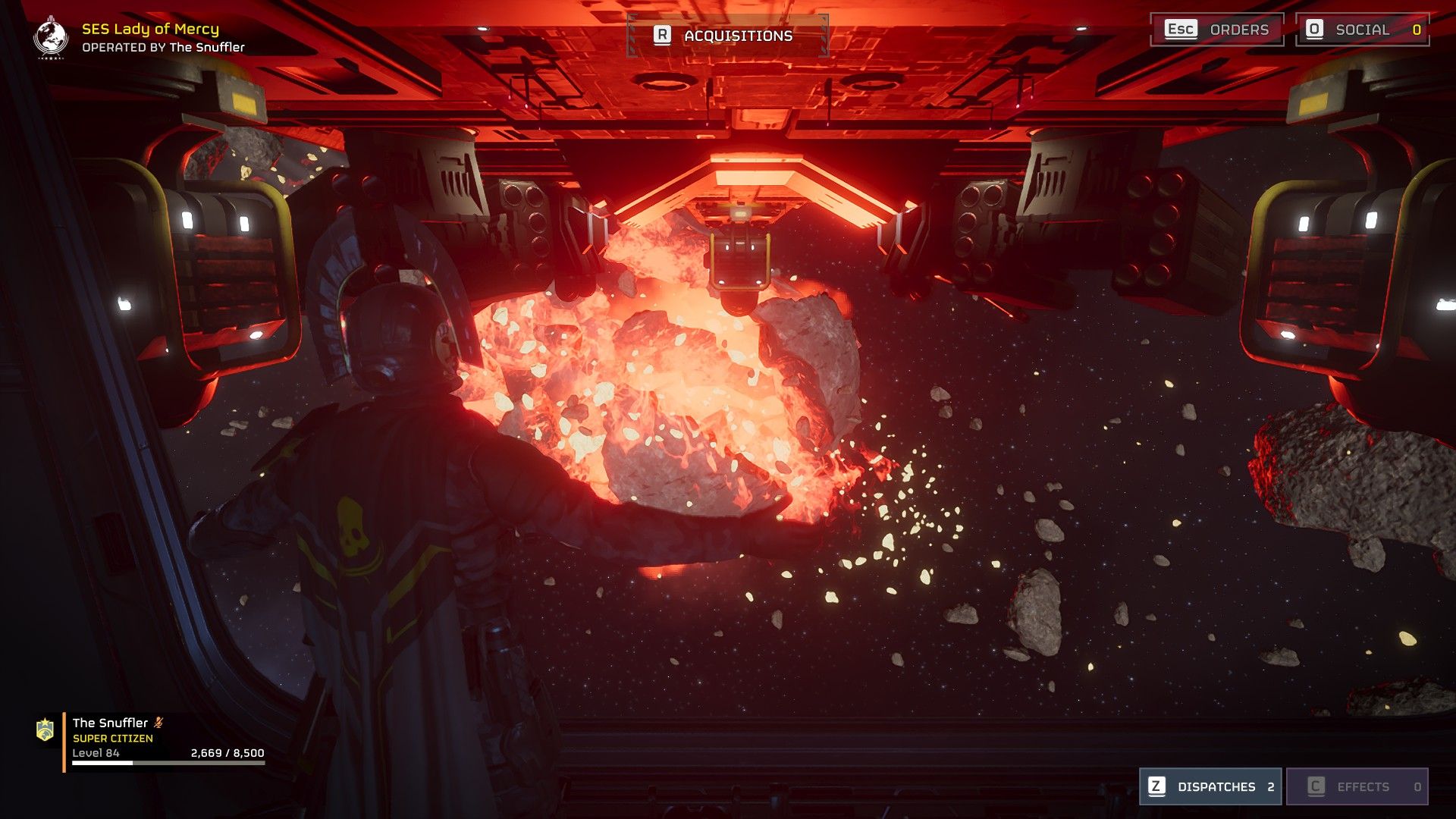Click the Z key icon next to Dispatches

[1156, 787]
